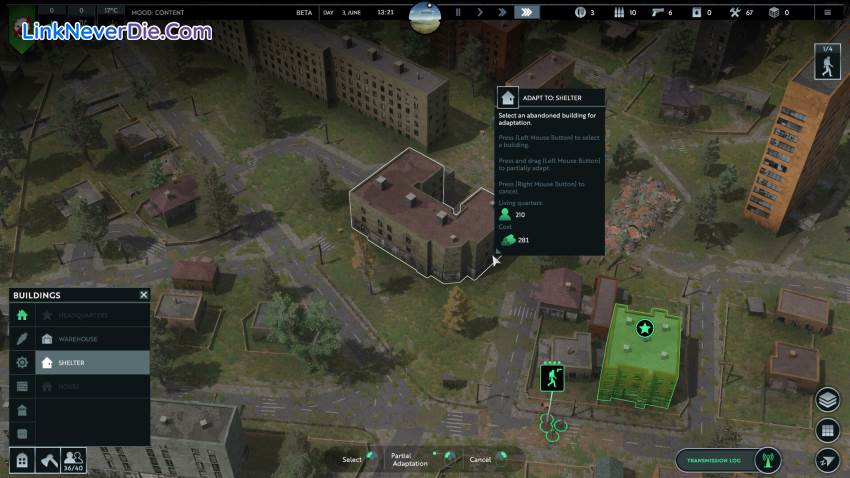Viewport: 850px width, 478px height.
Task: Click the axe tool button
Action: point(48,459)
